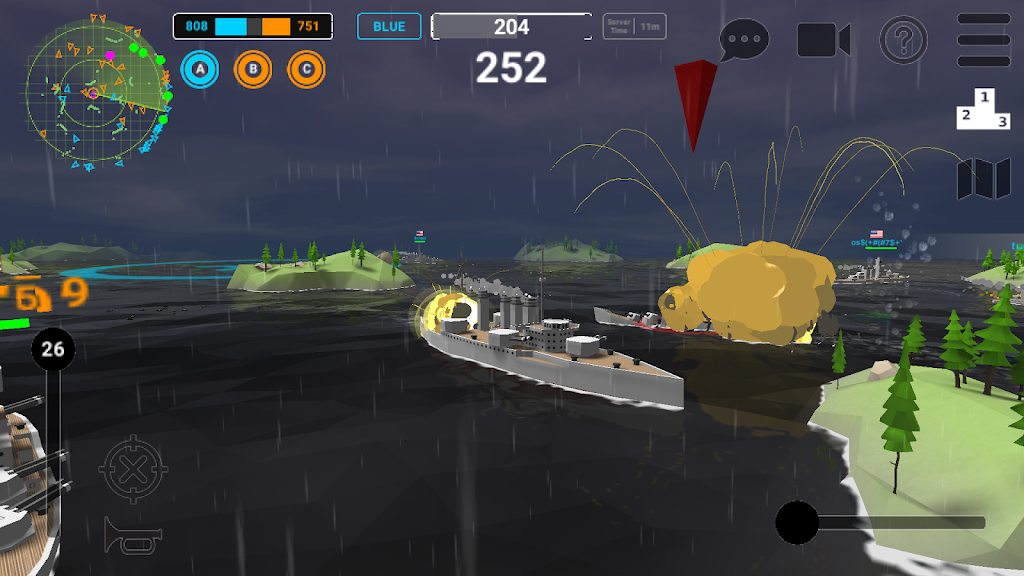The height and width of the screenshot is (576, 1024).
Task: Select capture point C
Action: pyautogui.click(x=306, y=69)
